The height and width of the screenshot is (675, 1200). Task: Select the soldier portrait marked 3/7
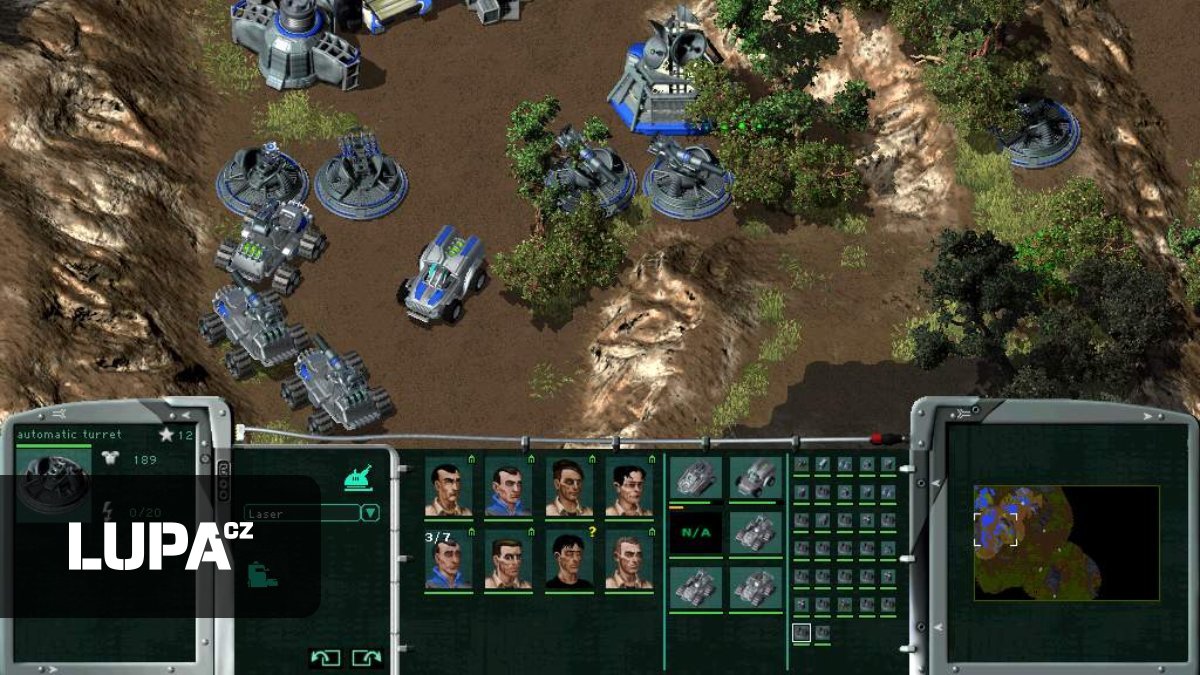448,560
